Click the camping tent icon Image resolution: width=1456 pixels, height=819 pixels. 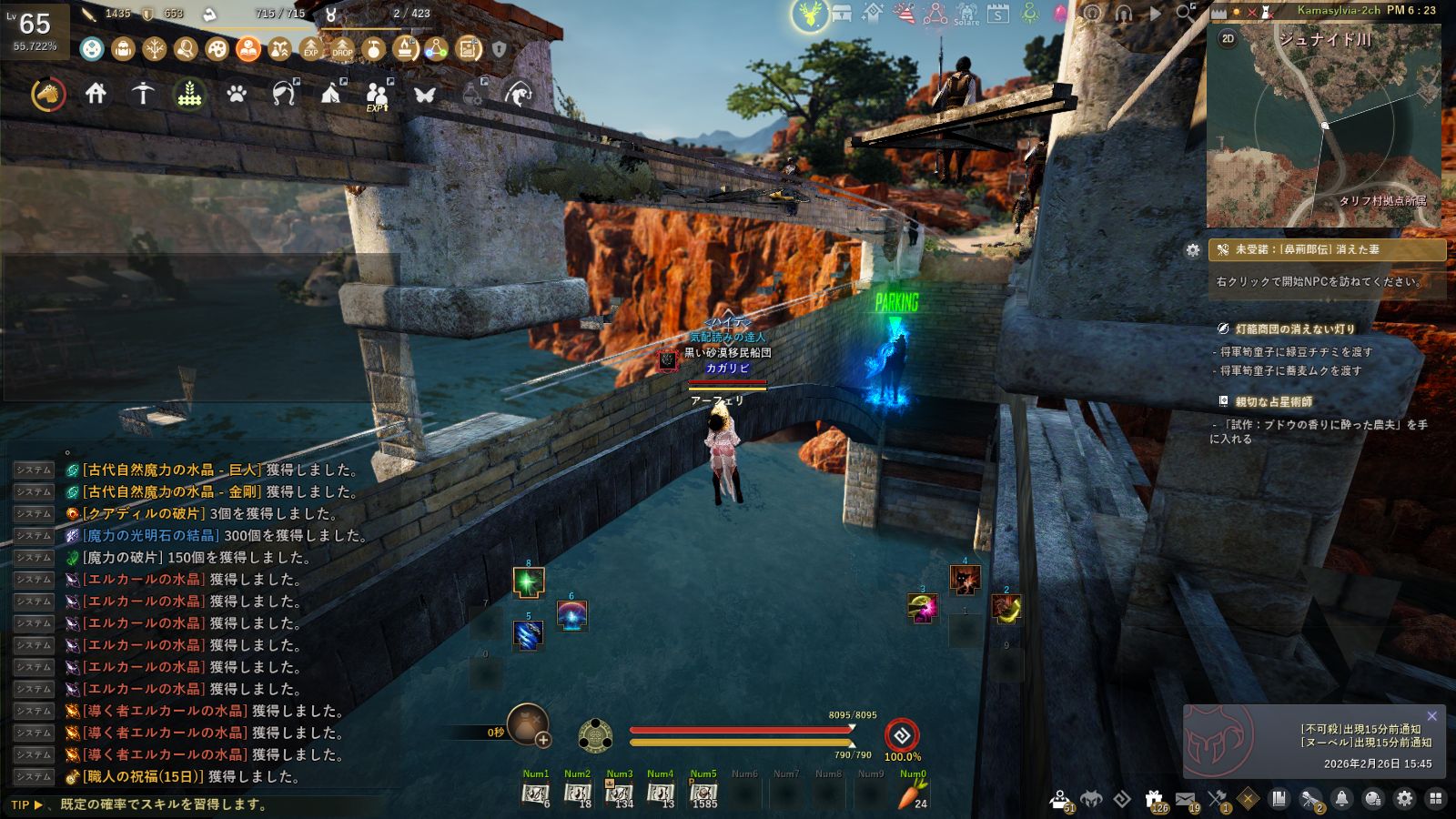click(330, 93)
